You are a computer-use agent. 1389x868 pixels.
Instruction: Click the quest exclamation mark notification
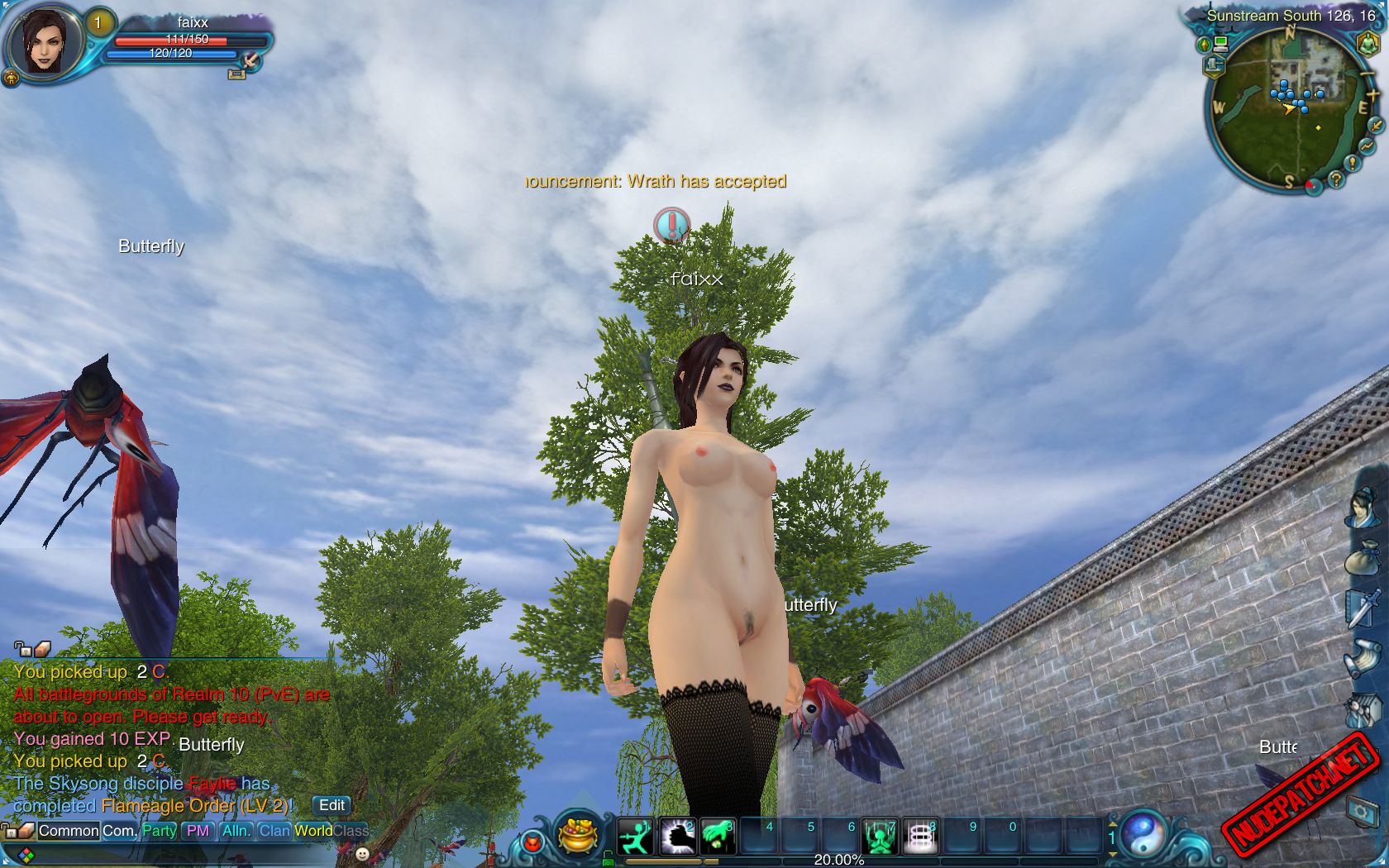click(x=672, y=225)
